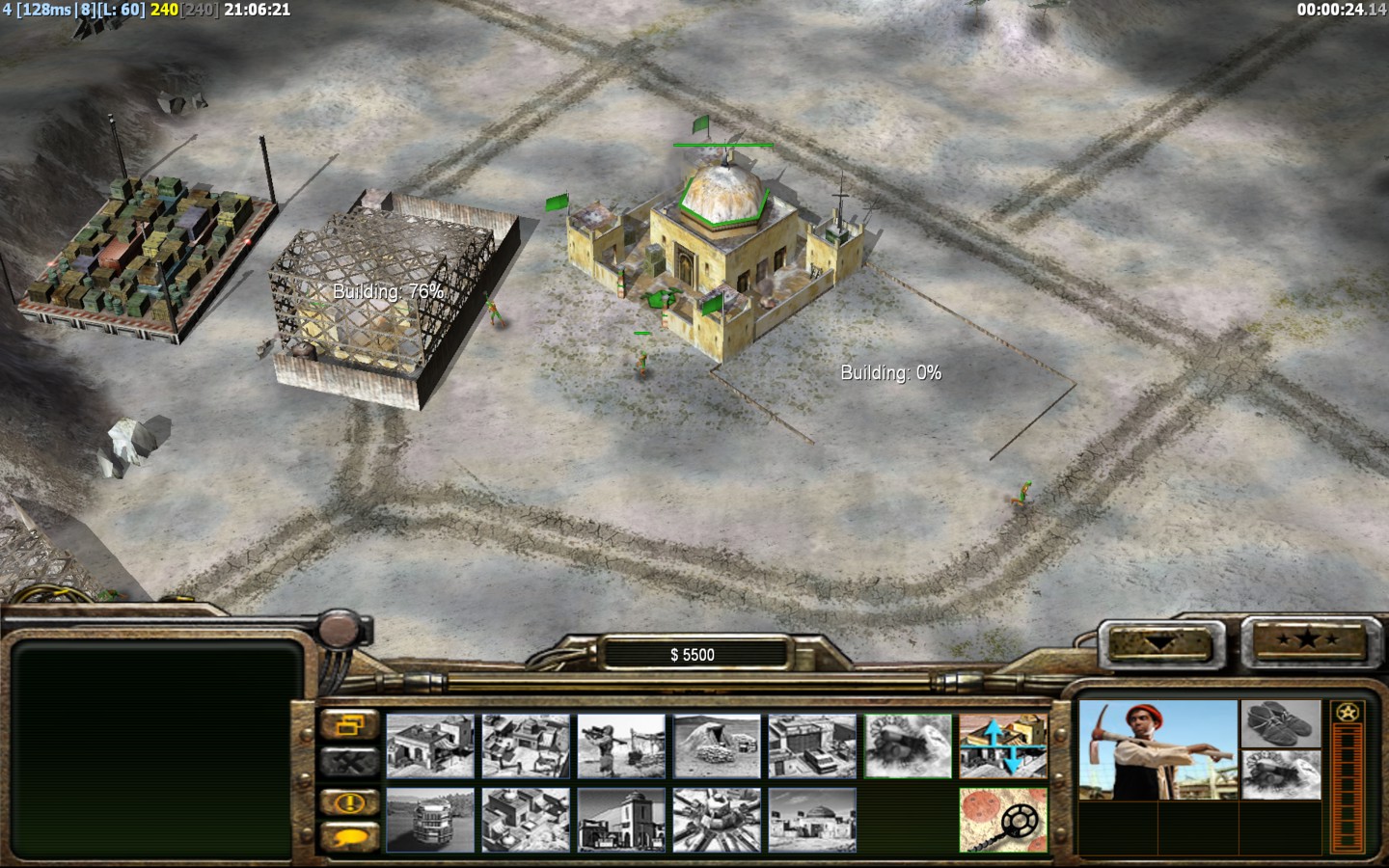The width and height of the screenshot is (1389, 868).
Task: Open chat with the speech bubble button
Action: [349, 837]
